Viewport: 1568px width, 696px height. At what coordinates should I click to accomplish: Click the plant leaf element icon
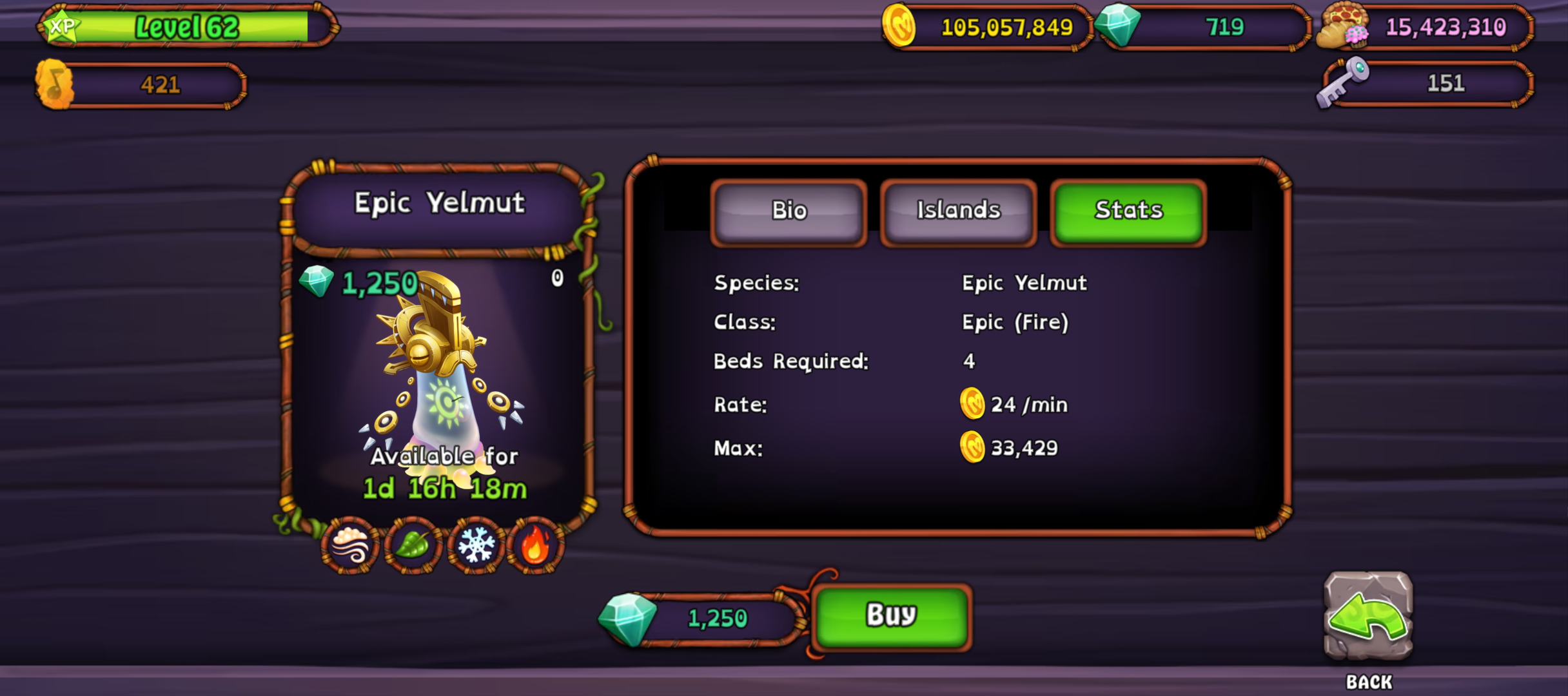click(413, 546)
